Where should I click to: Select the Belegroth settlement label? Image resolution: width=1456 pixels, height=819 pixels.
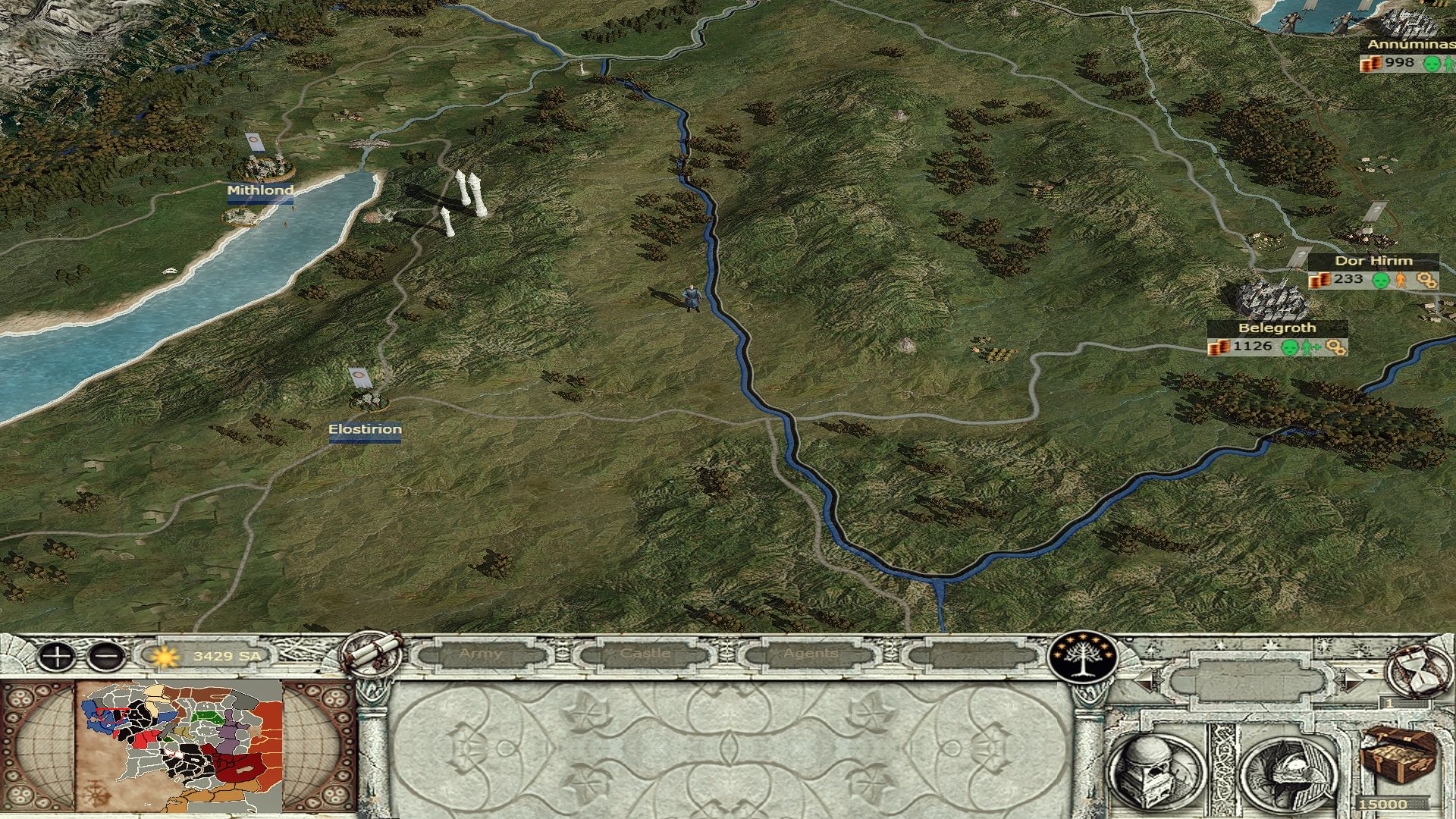pos(1276,328)
